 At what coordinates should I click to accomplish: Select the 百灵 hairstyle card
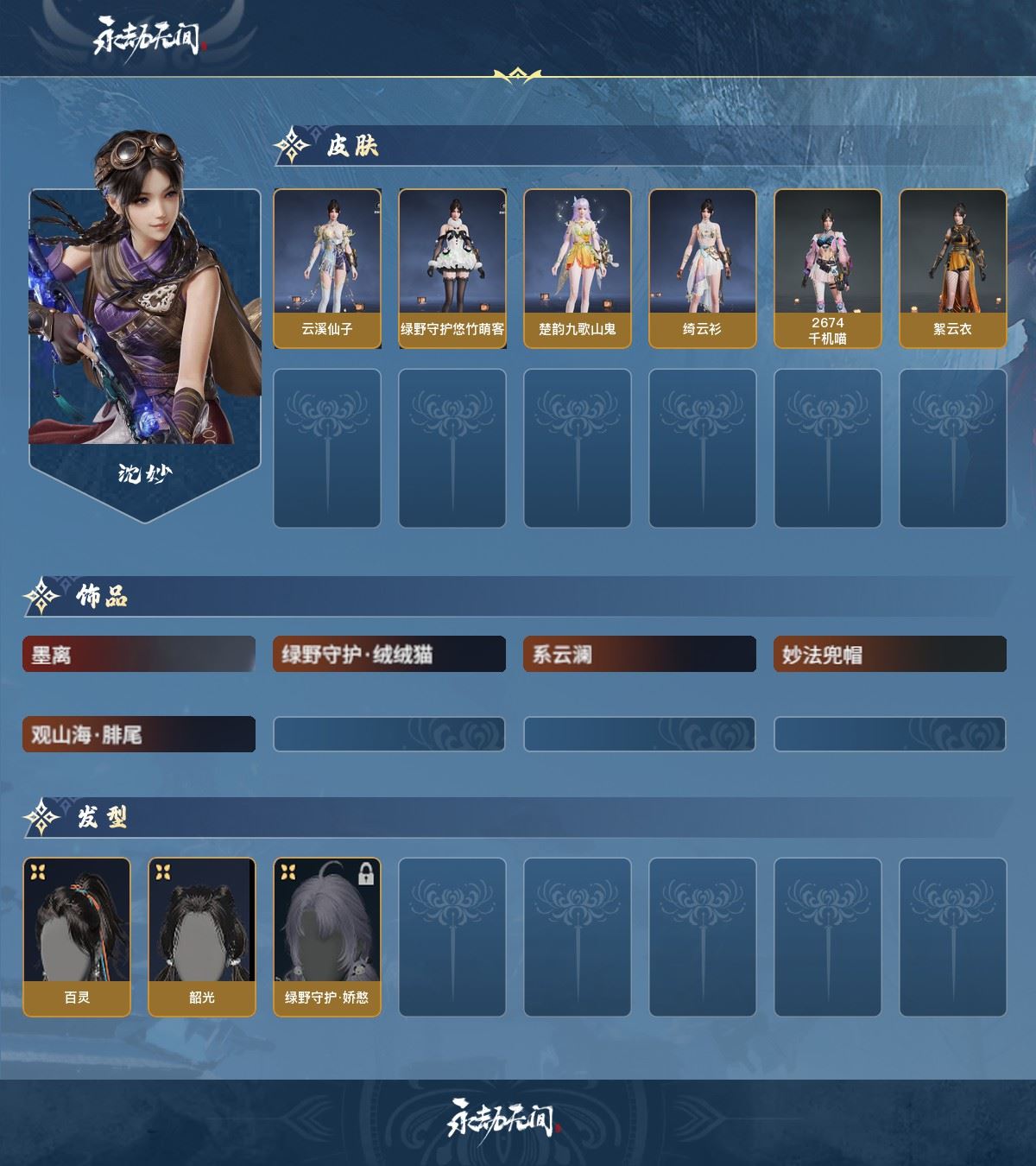tap(77, 936)
